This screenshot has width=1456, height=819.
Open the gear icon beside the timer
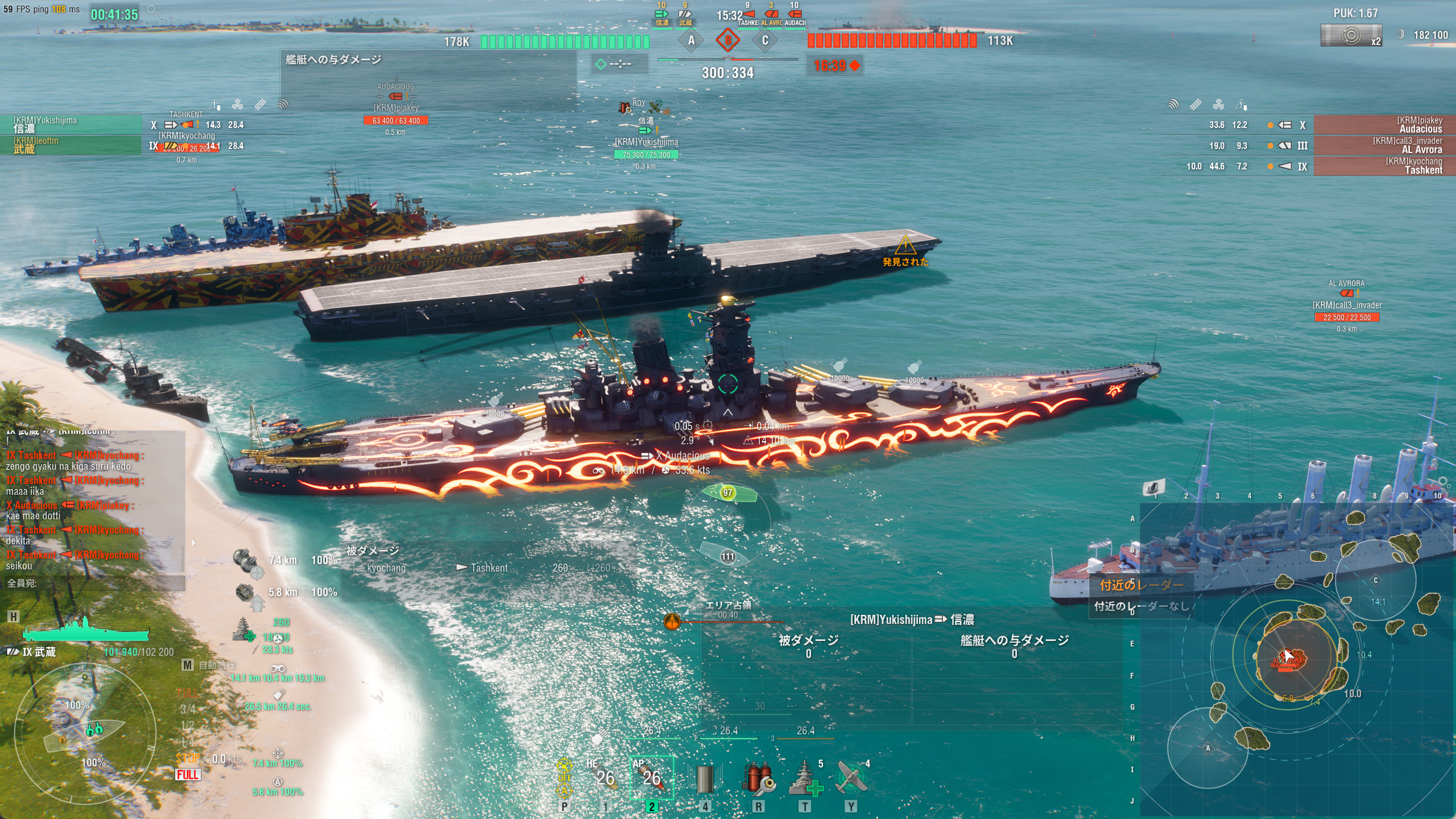tap(152, 10)
